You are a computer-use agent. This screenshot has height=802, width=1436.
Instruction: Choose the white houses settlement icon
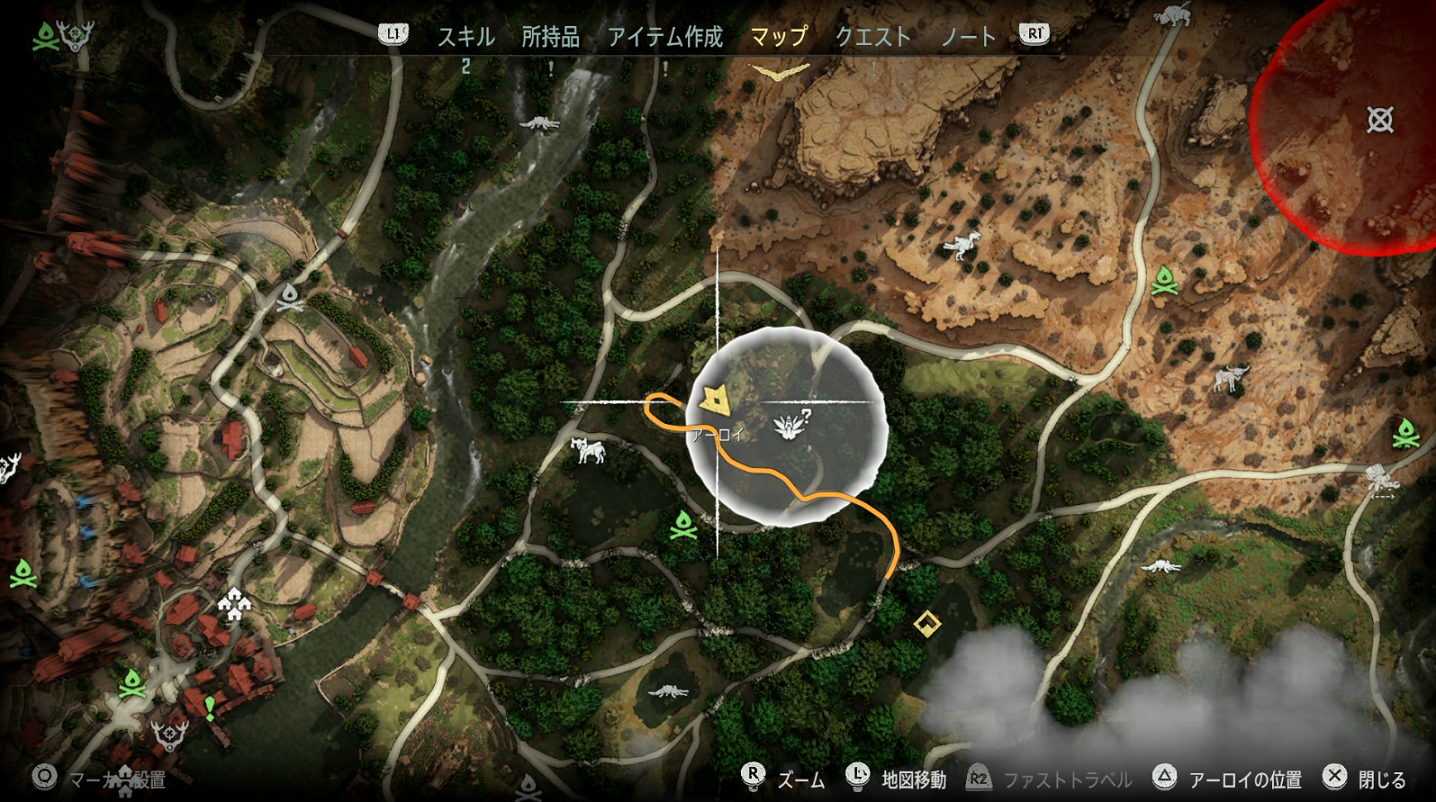click(x=233, y=603)
